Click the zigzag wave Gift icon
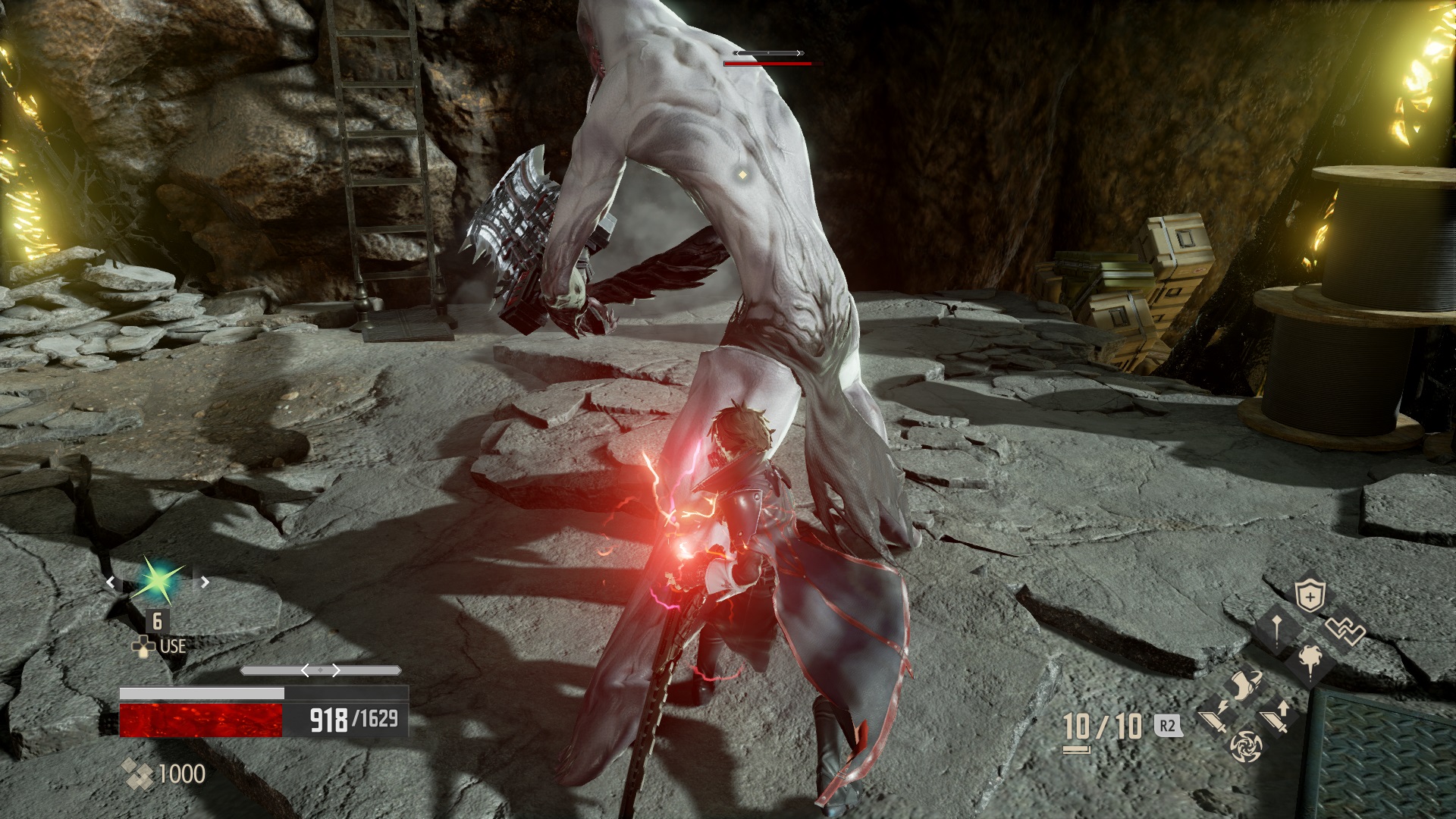1456x819 pixels. (1345, 630)
